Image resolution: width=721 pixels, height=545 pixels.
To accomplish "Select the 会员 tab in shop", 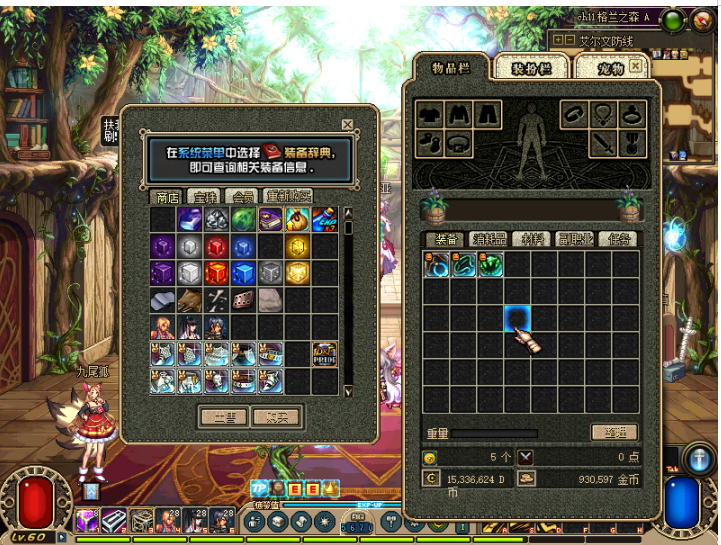I will pyautogui.click(x=241, y=196).
